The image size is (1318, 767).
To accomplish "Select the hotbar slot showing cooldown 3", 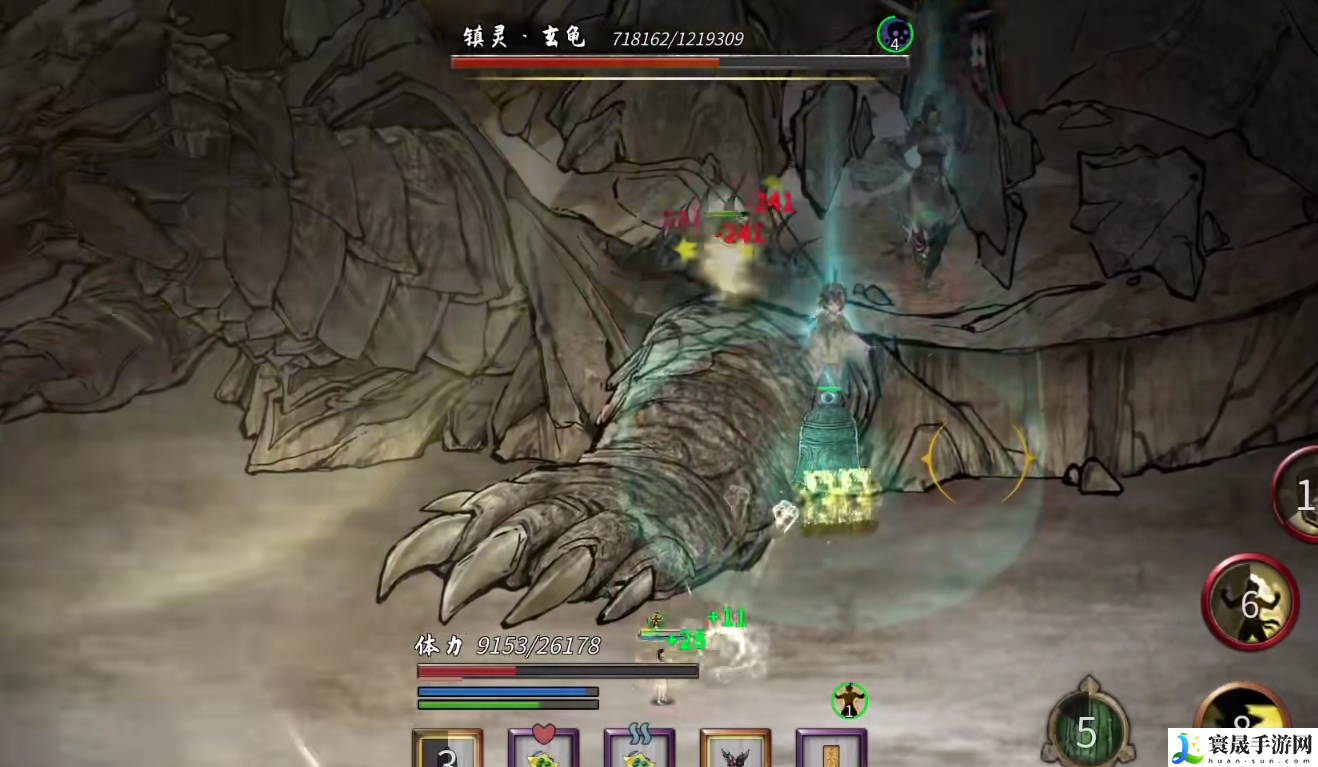I will (x=447, y=750).
